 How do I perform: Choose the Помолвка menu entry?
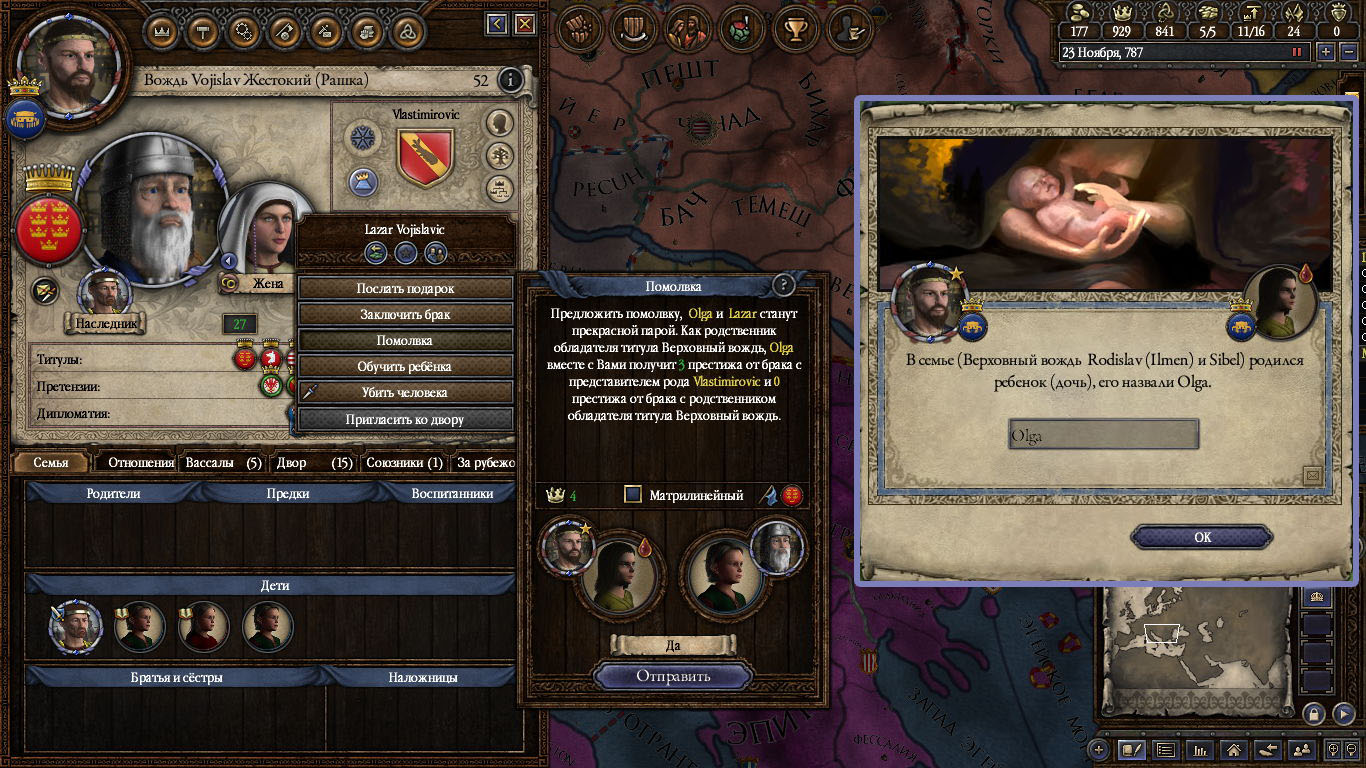pos(405,340)
